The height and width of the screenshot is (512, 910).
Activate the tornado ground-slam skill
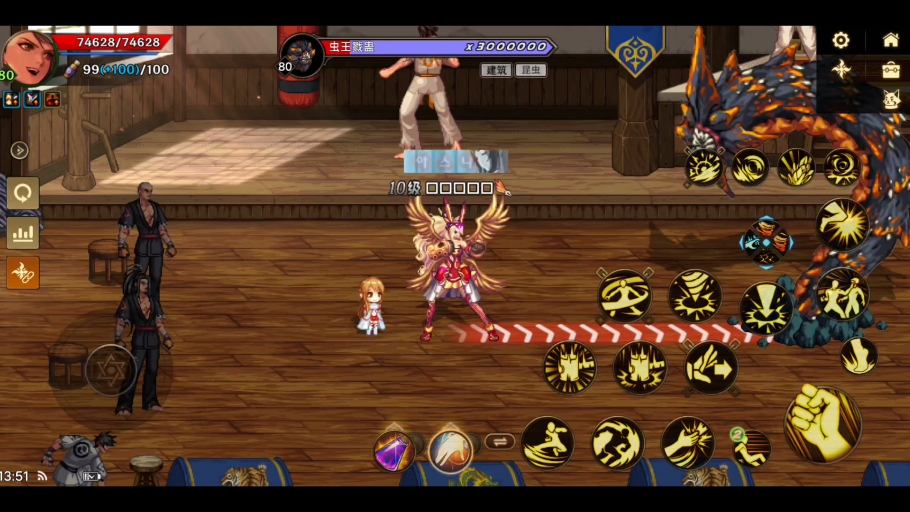695,295
